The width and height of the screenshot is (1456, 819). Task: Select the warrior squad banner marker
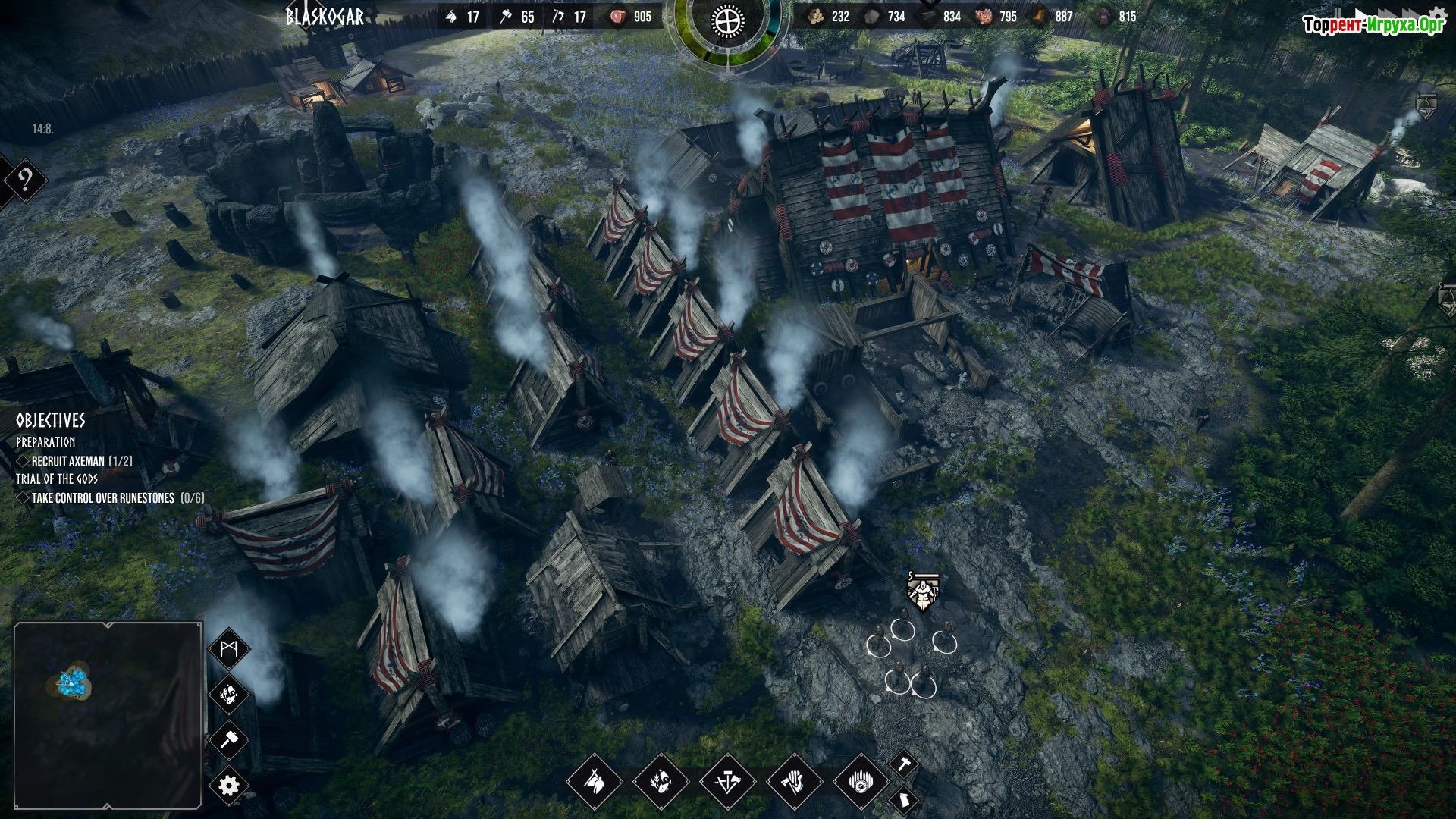(x=923, y=592)
